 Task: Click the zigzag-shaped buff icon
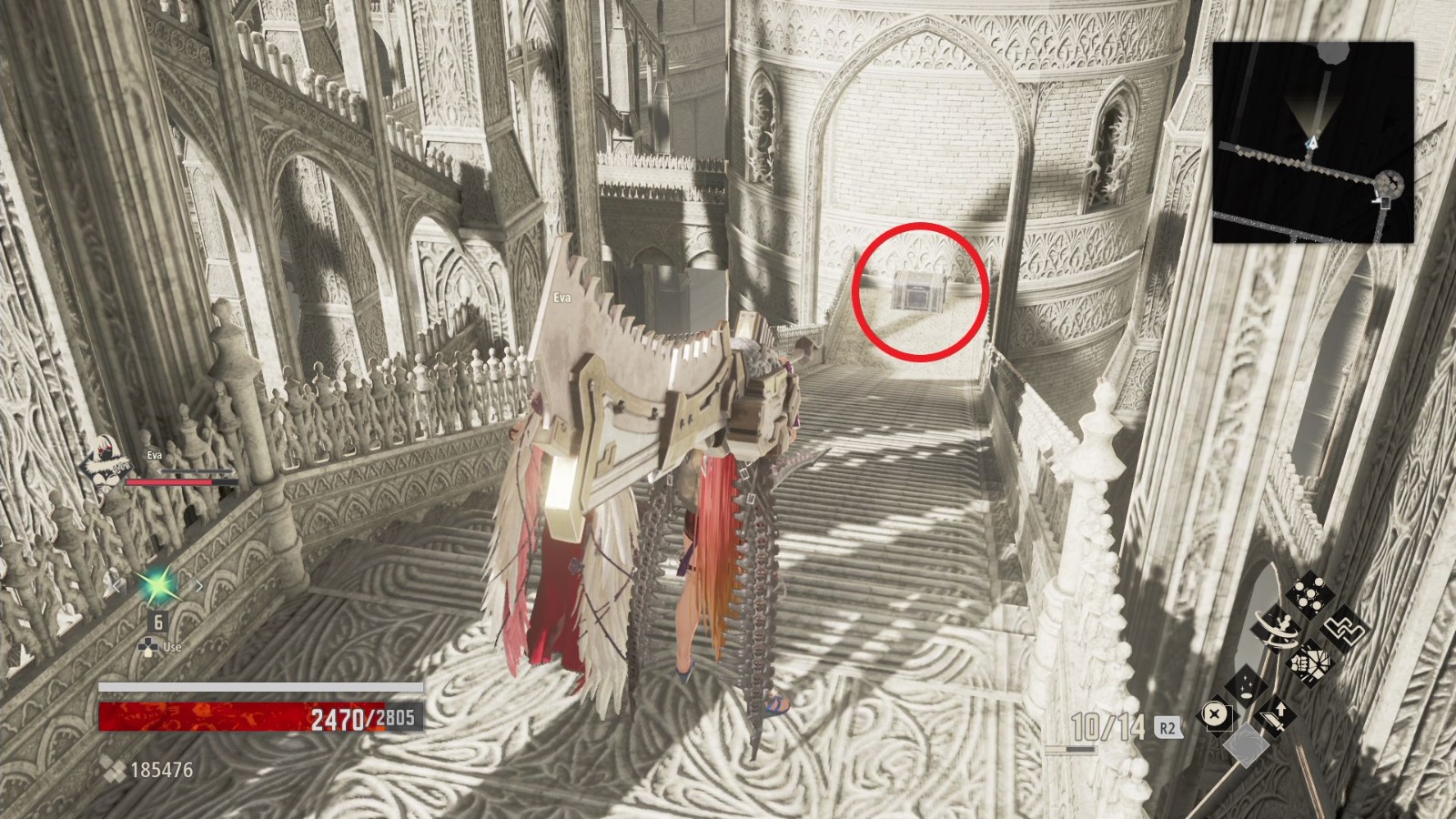coord(1345,631)
